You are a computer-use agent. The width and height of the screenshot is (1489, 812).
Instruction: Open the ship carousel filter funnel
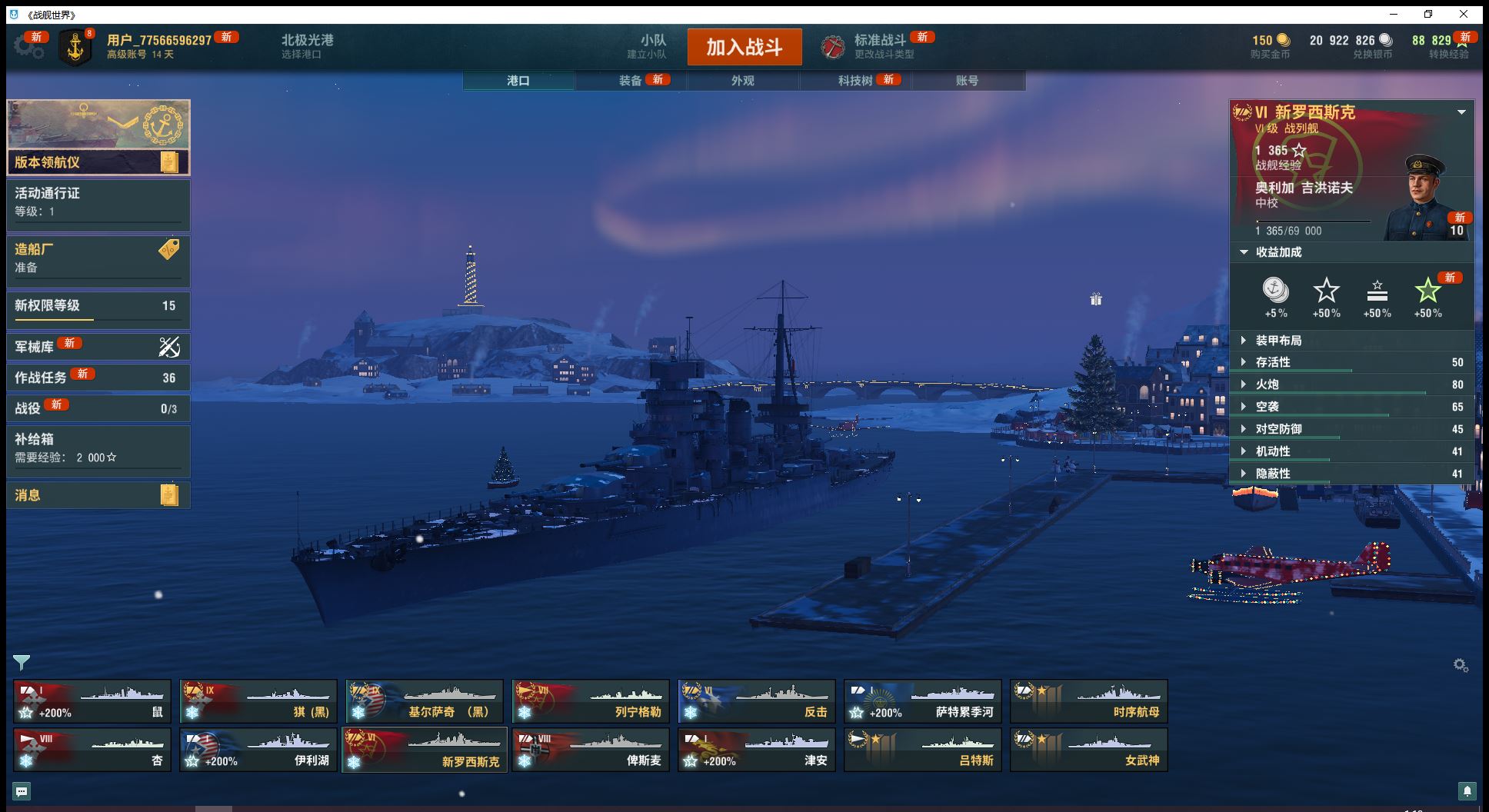click(22, 662)
